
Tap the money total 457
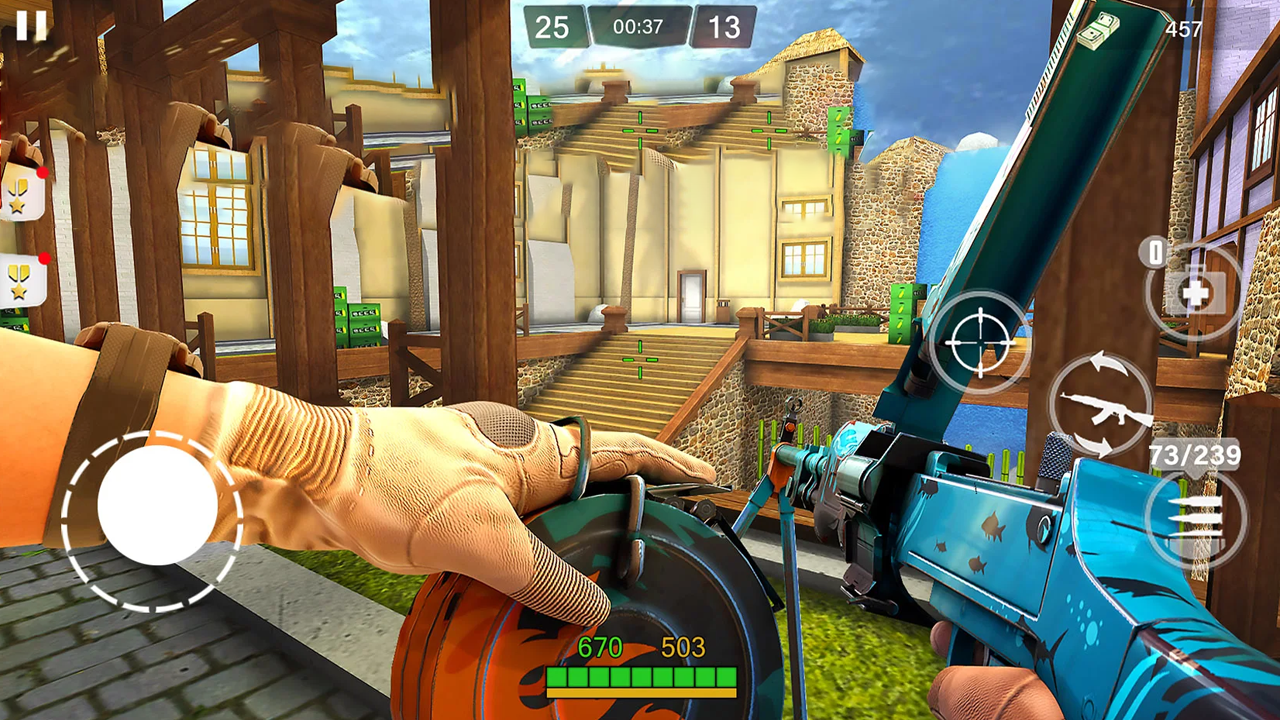coord(1185,30)
